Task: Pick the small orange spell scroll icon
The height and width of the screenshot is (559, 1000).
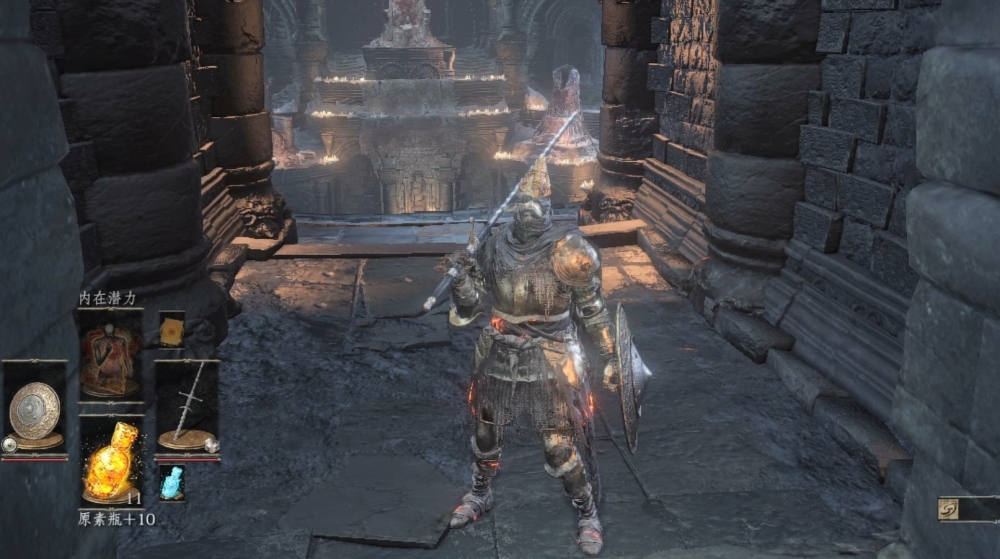Action: click(172, 330)
